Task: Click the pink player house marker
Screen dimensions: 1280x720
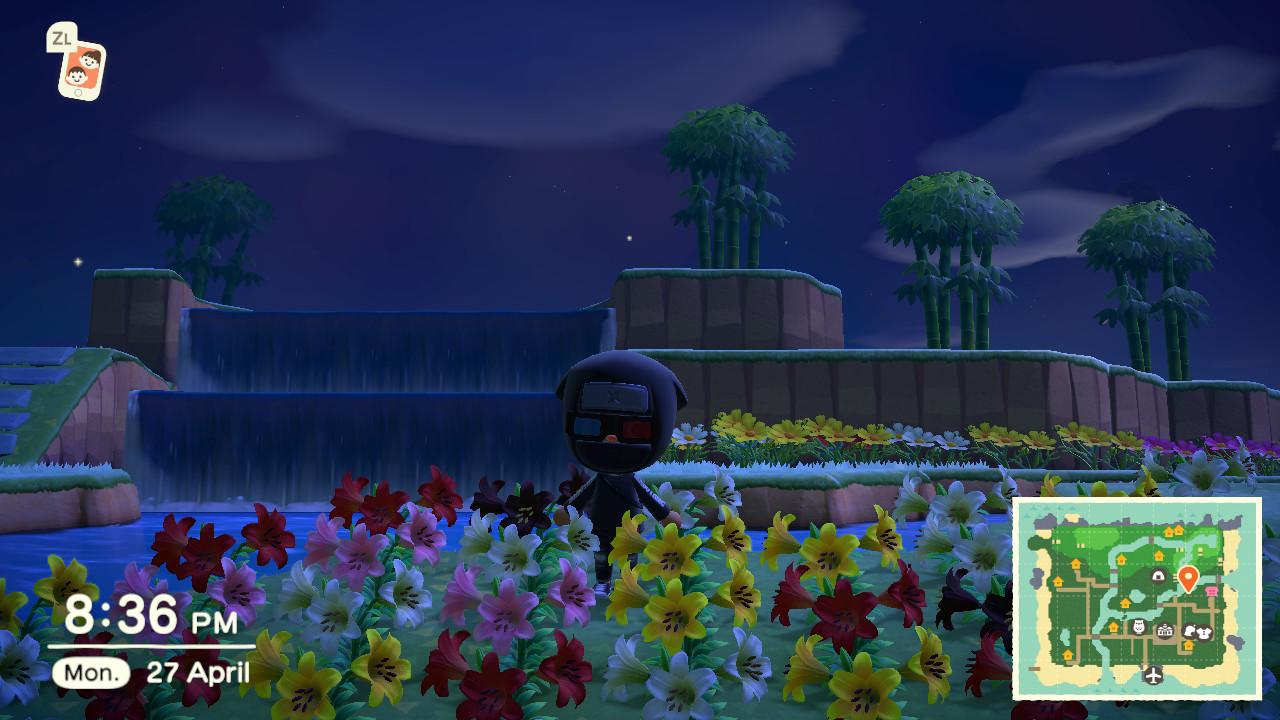Action: click(x=1213, y=591)
